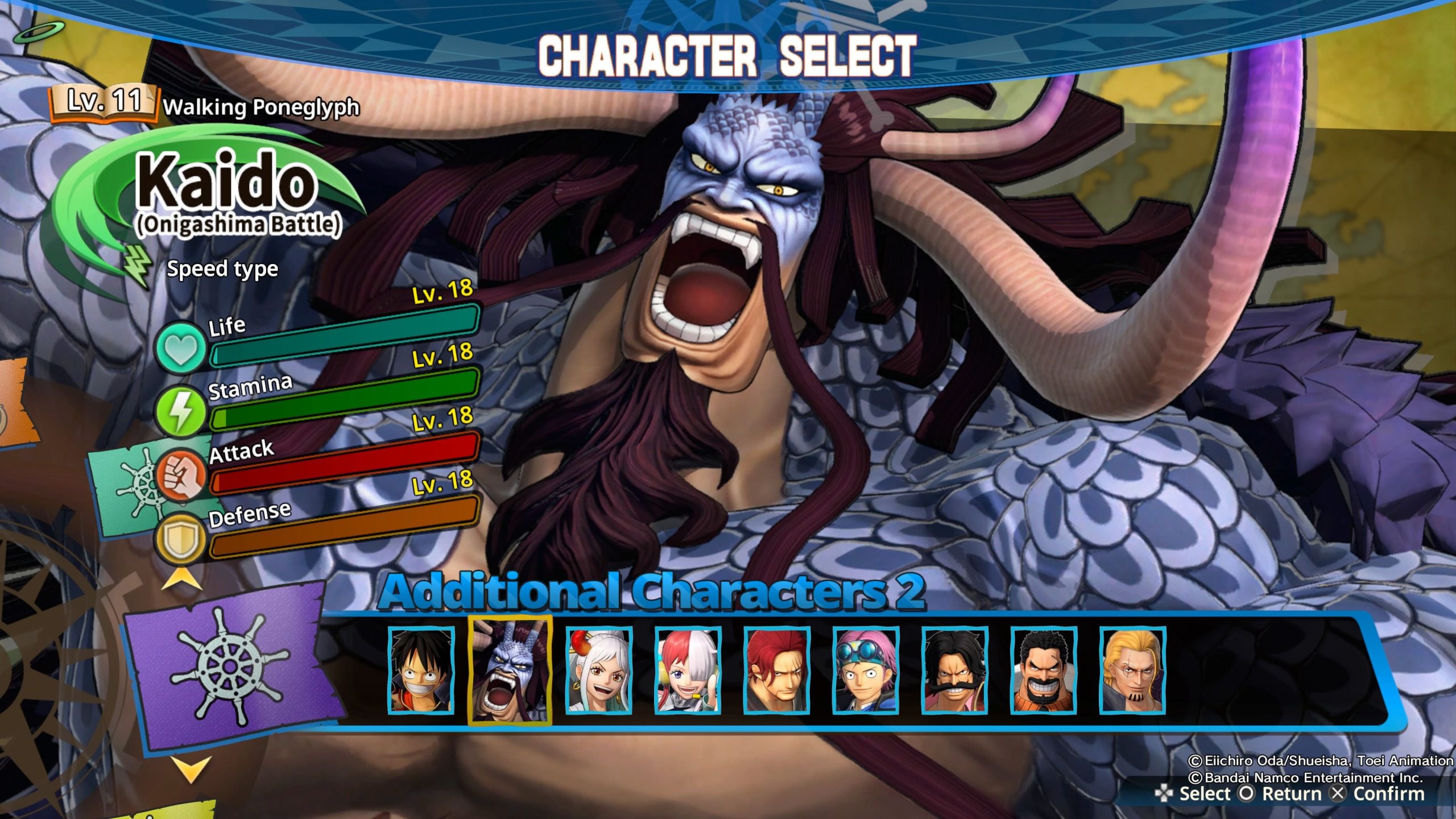Select blond Rayleigh portrait

(x=1132, y=670)
